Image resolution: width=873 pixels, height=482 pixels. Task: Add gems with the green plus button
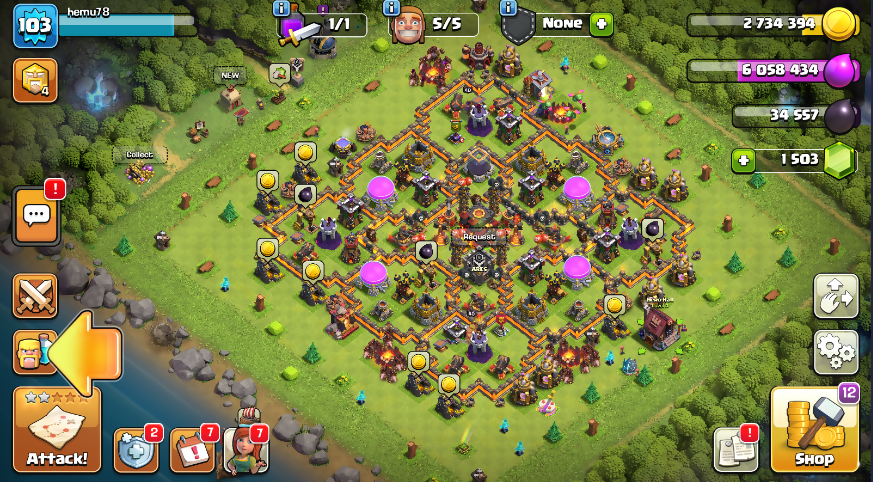coord(741,160)
